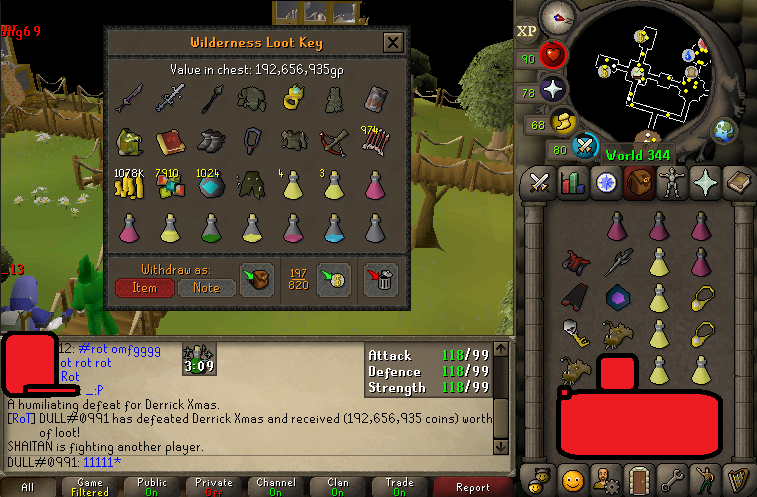Screen dimensions: 757x497
Task: Select the coin stack in the chest
Action: tap(130, 185)
